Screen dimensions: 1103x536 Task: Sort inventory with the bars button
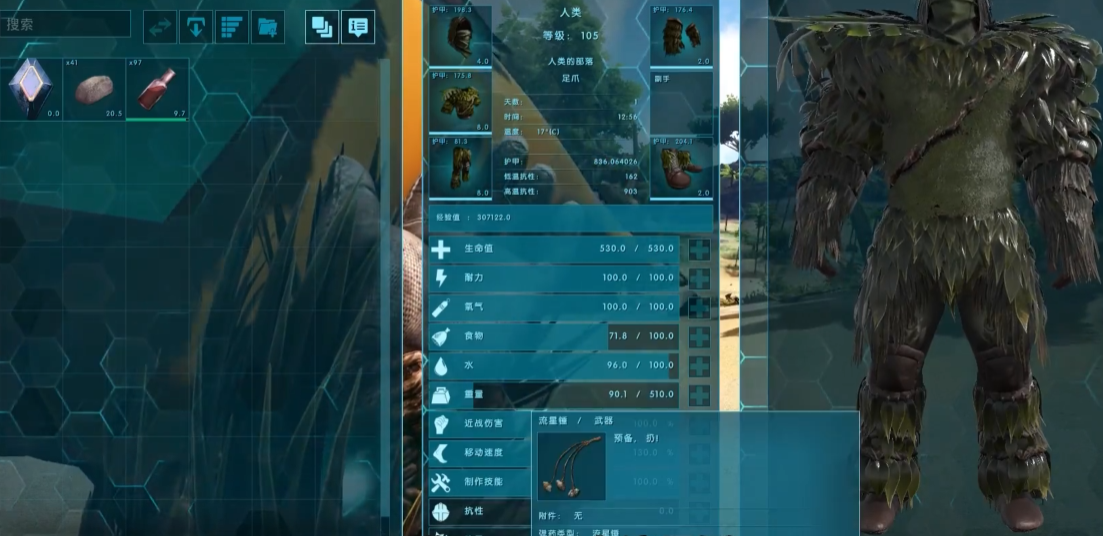(x=231, y=27)
